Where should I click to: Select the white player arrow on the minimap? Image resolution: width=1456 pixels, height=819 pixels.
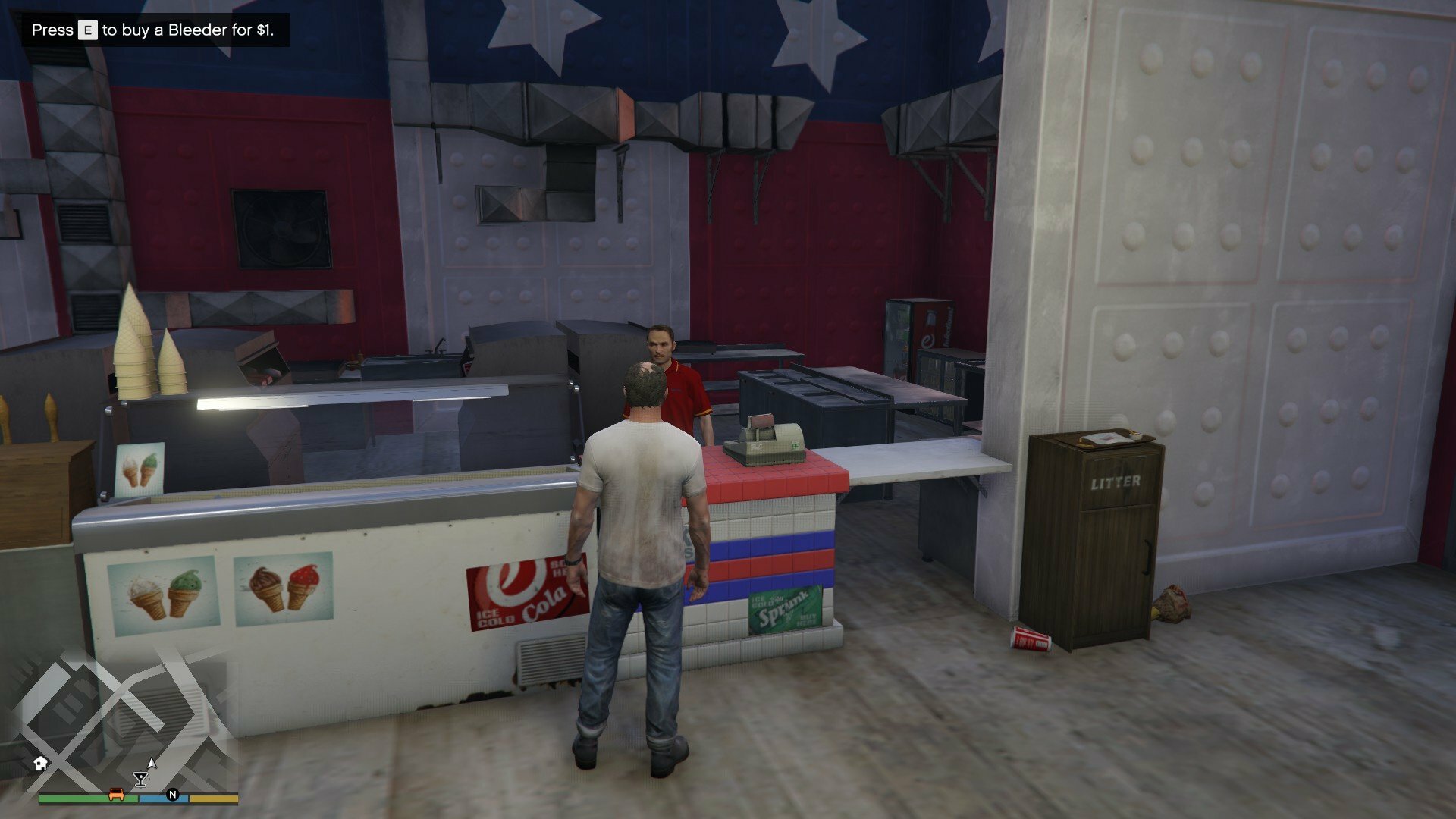152,763
